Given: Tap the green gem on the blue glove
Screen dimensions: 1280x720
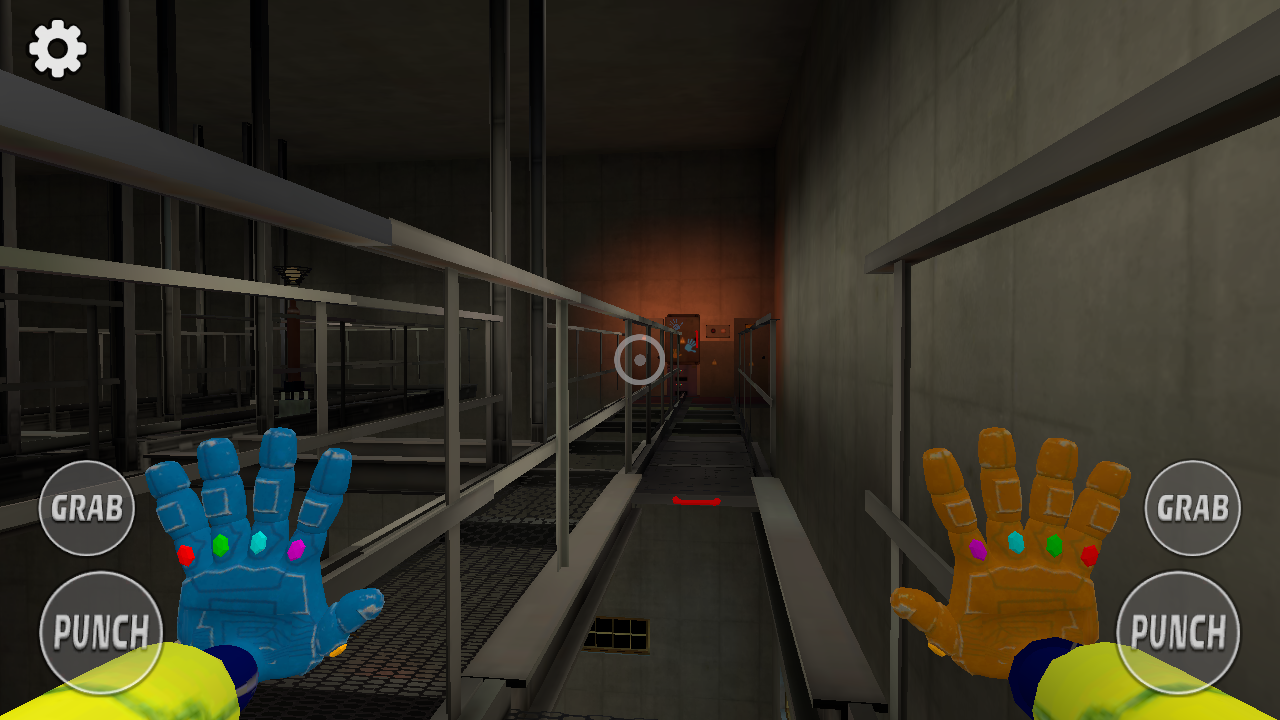Looking at the screenshot, I should click(221, 546).
